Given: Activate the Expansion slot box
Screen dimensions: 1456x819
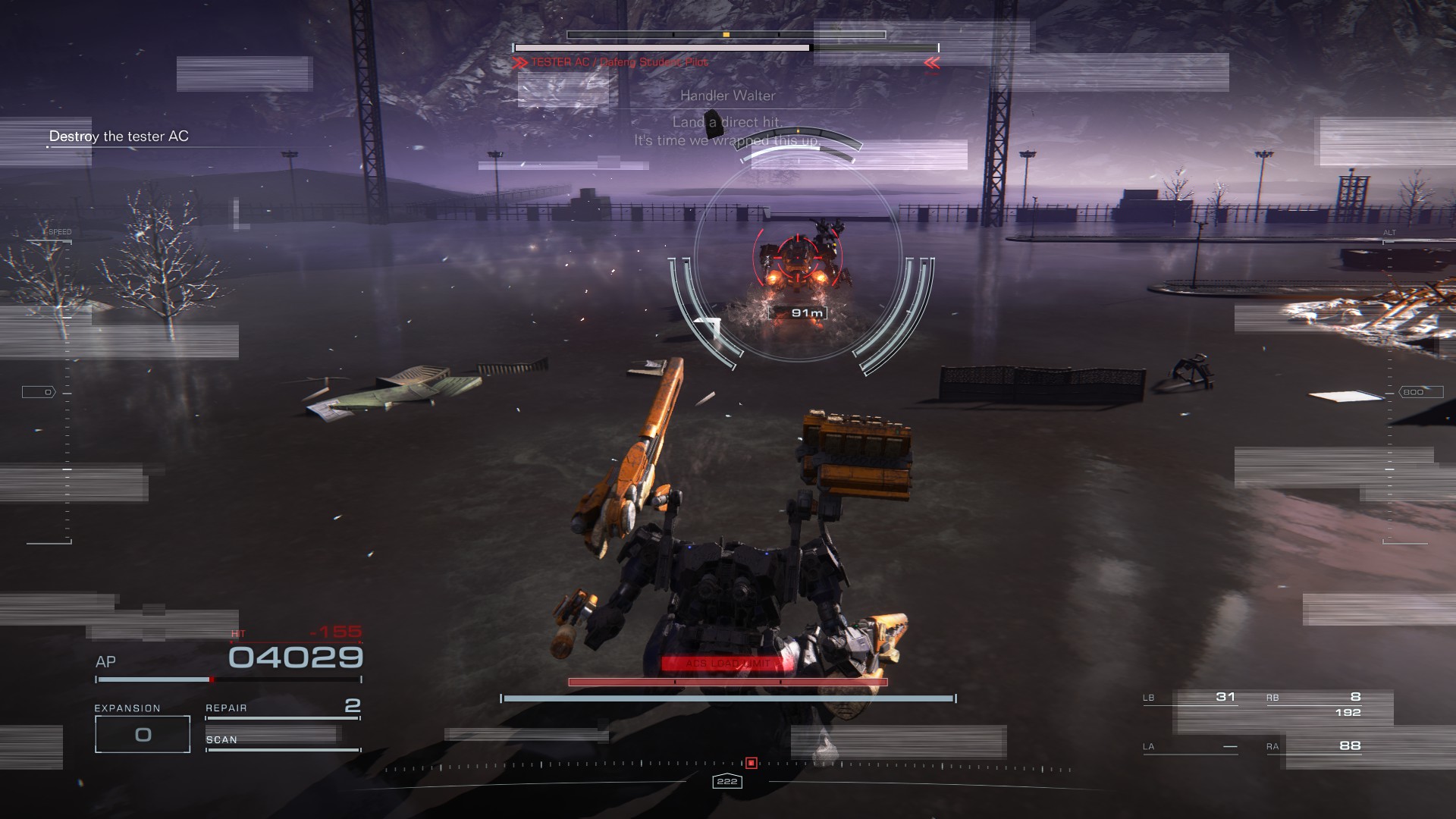Looking at the screenshot, I should pyautogui.click(x=143, y=734).
